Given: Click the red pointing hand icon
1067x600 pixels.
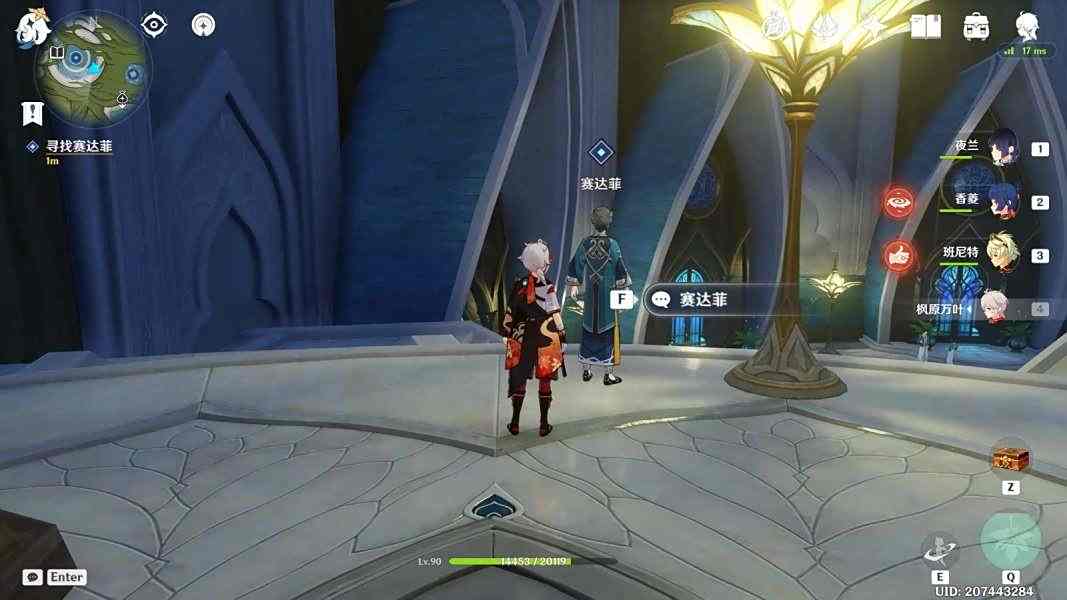Looking at the screenshot, I should 898,256.
